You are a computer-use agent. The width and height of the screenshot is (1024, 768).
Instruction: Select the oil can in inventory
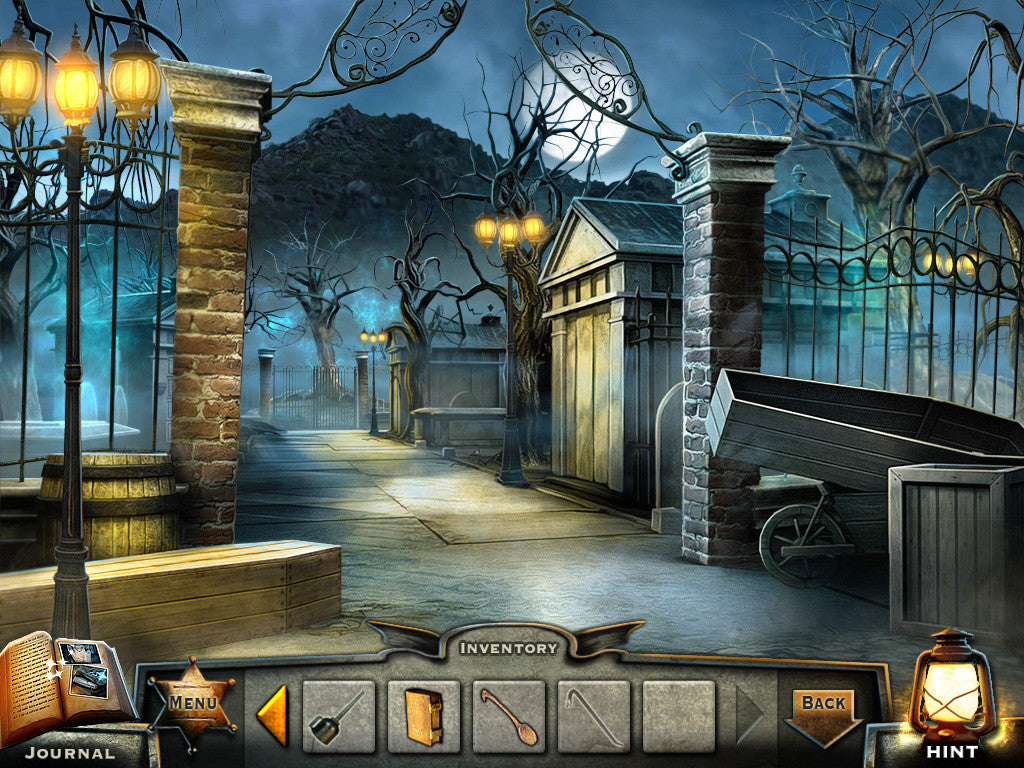(338, 716)
